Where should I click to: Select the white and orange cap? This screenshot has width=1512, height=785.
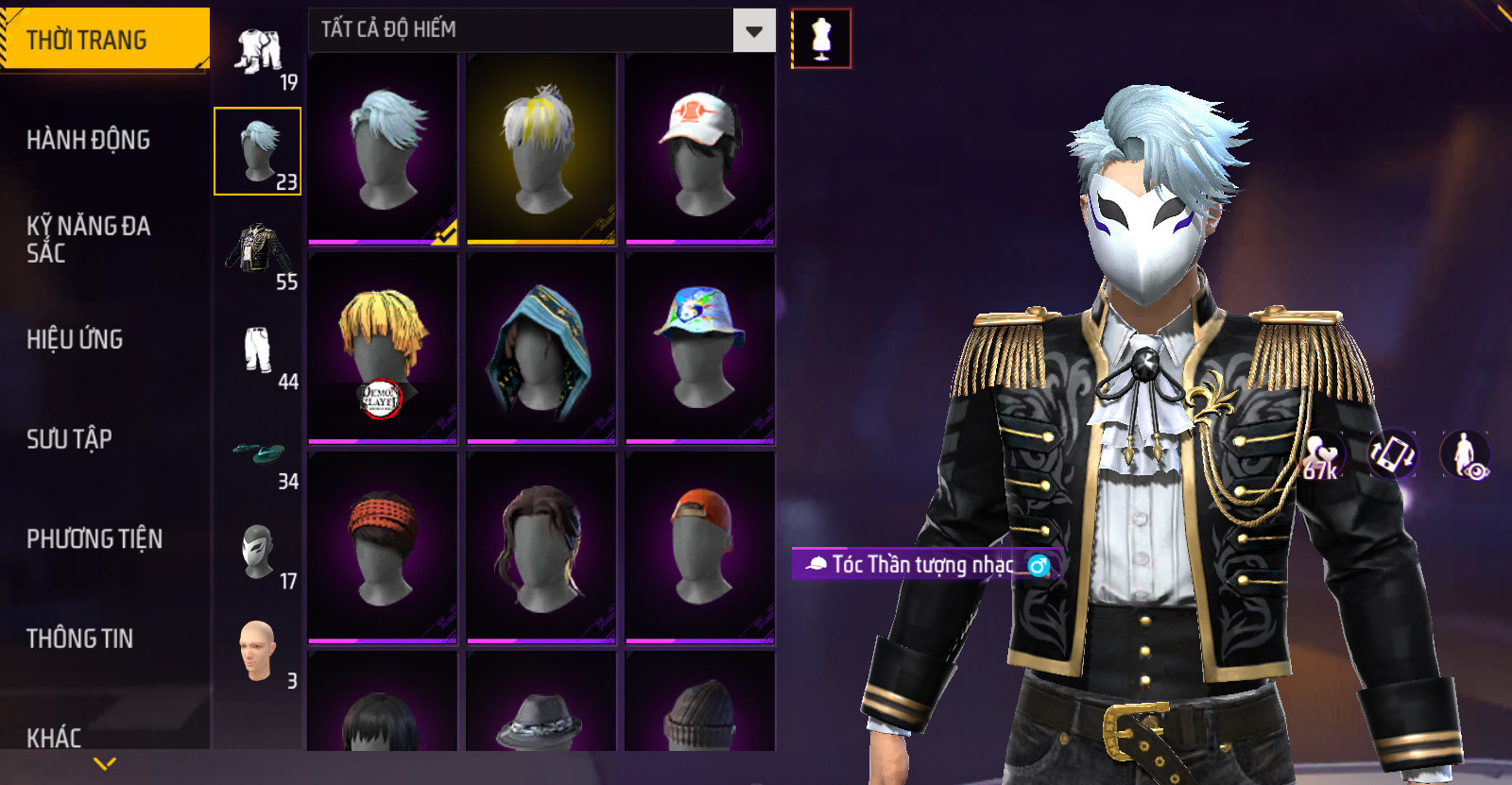[x=699, y=149]
